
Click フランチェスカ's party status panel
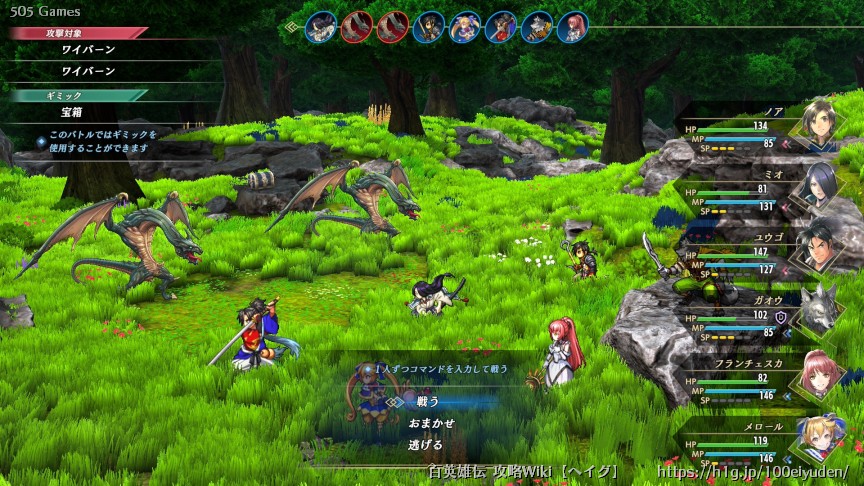tap(760, 382)
